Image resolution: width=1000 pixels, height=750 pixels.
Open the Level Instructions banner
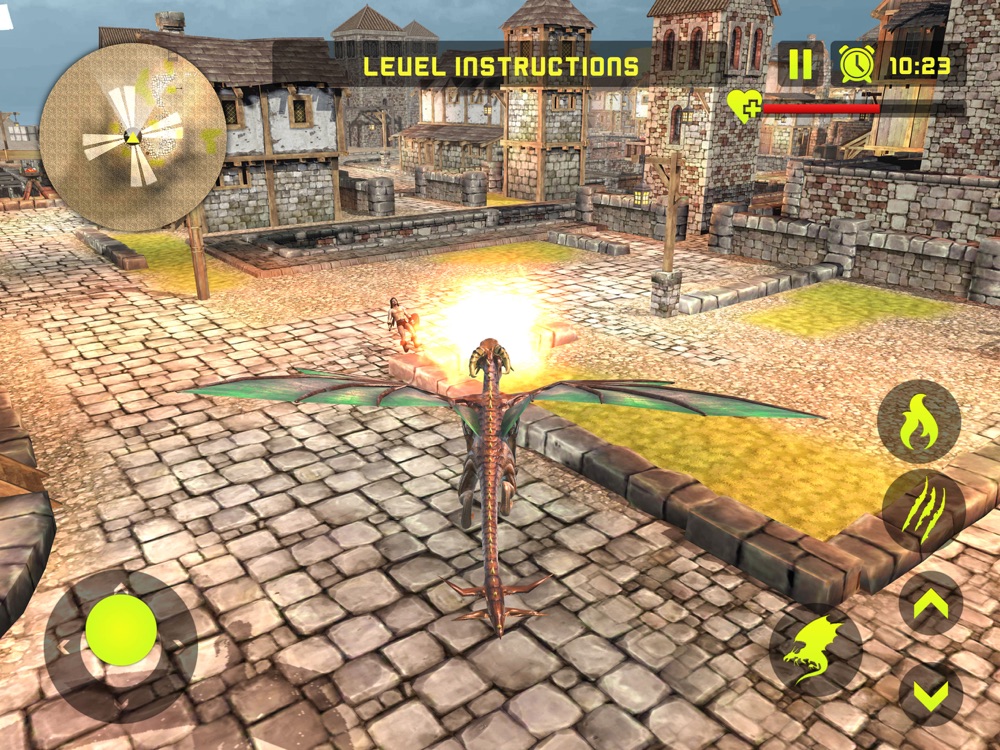(x=500, y=67)
